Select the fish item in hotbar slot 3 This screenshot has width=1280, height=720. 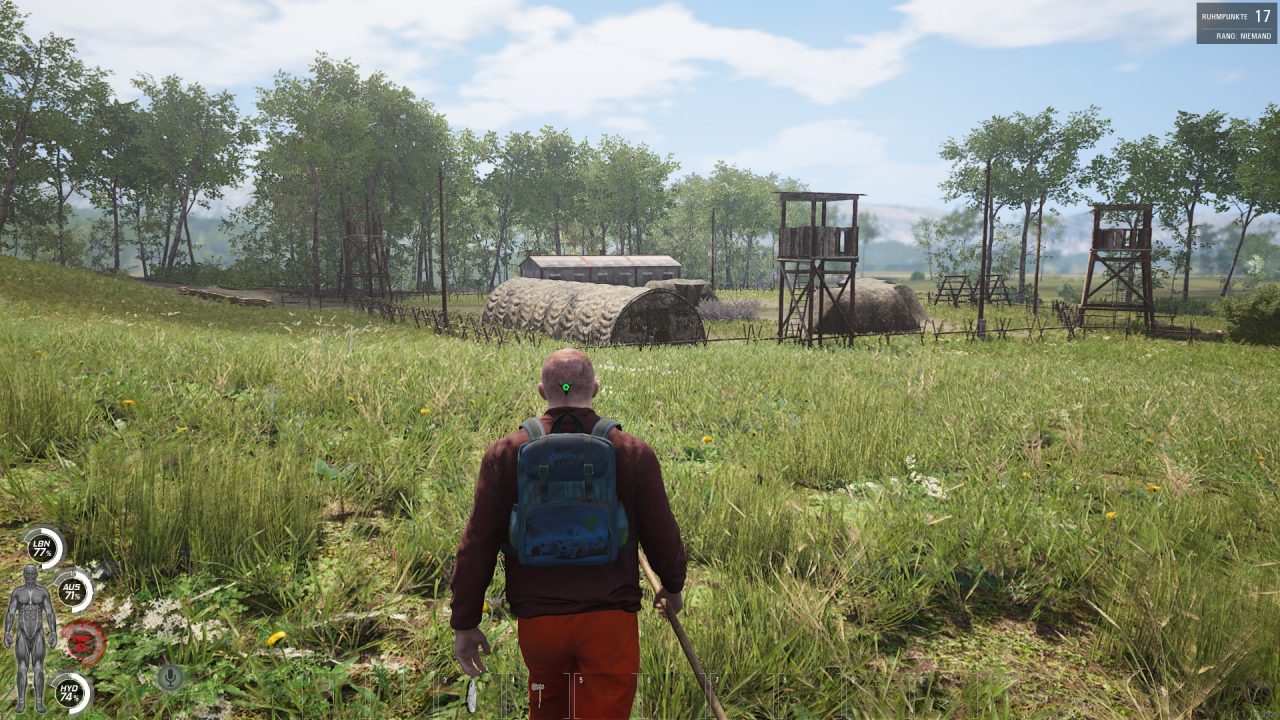pos(470,695)
